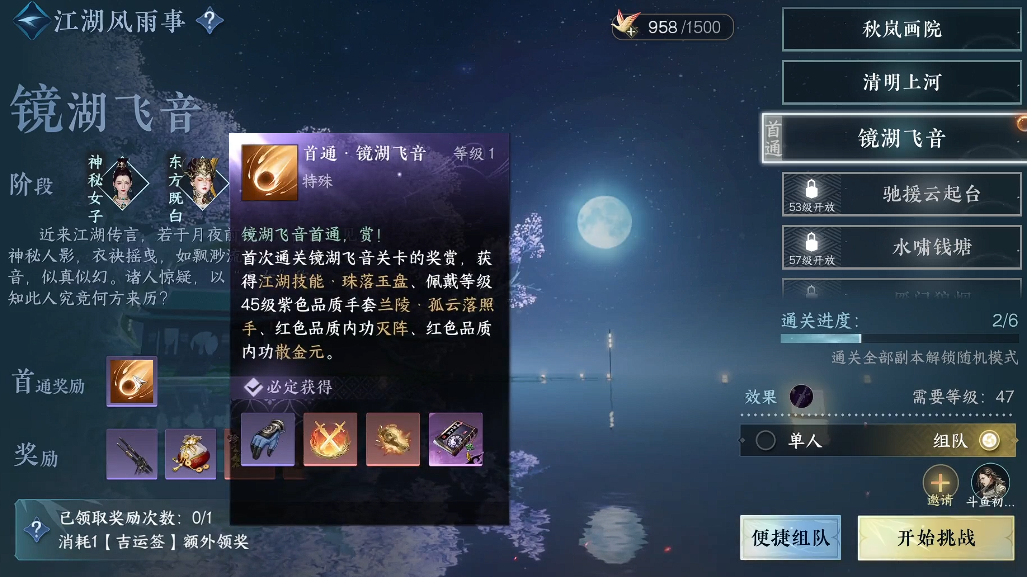Inspect the blue gloves reward in the tooltip
This screenshot has height=577, width=1027.
tap(268, 439)
